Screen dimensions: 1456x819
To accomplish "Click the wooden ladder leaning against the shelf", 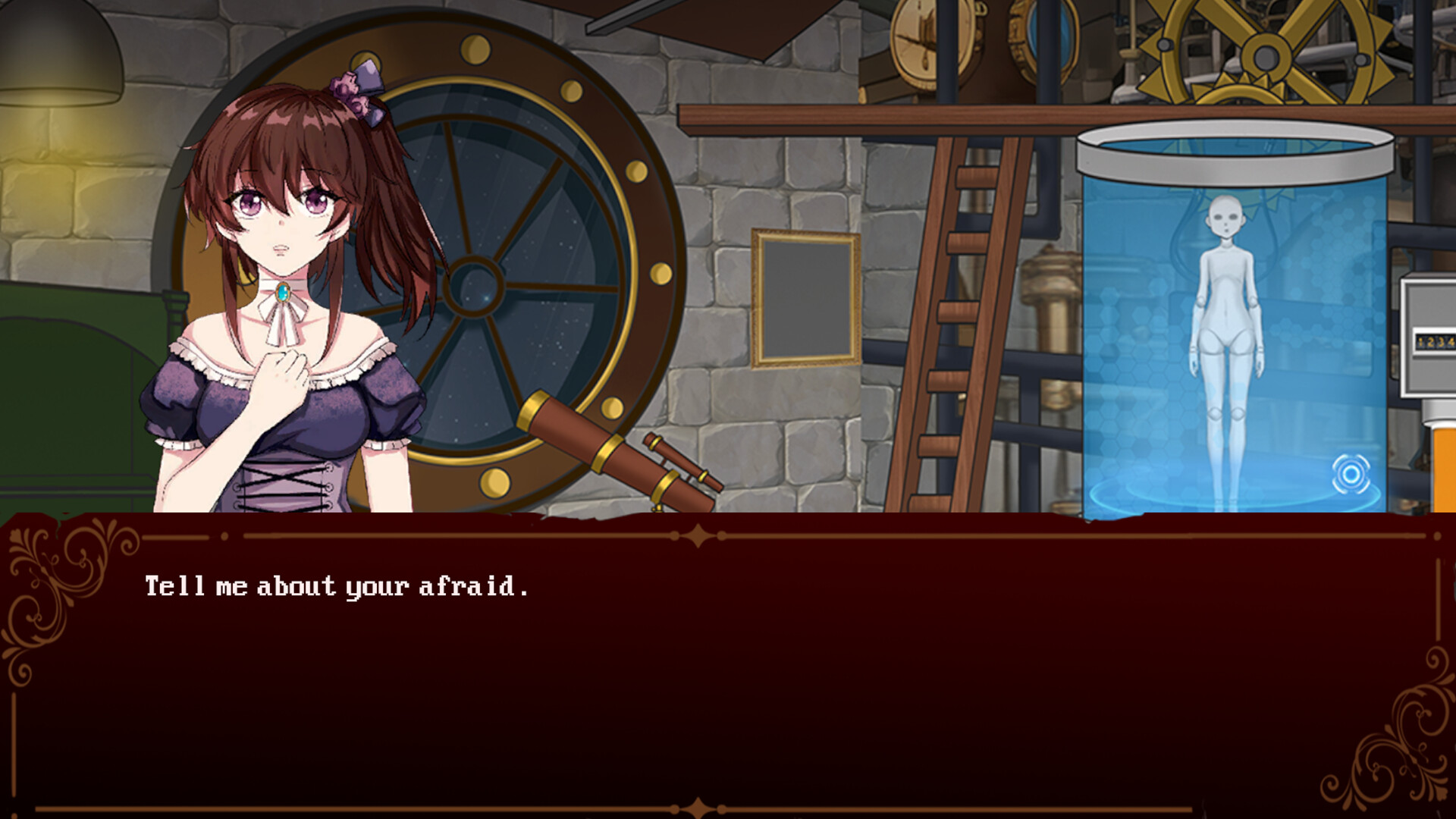I will pyautogui.click(x=948, y=318).
